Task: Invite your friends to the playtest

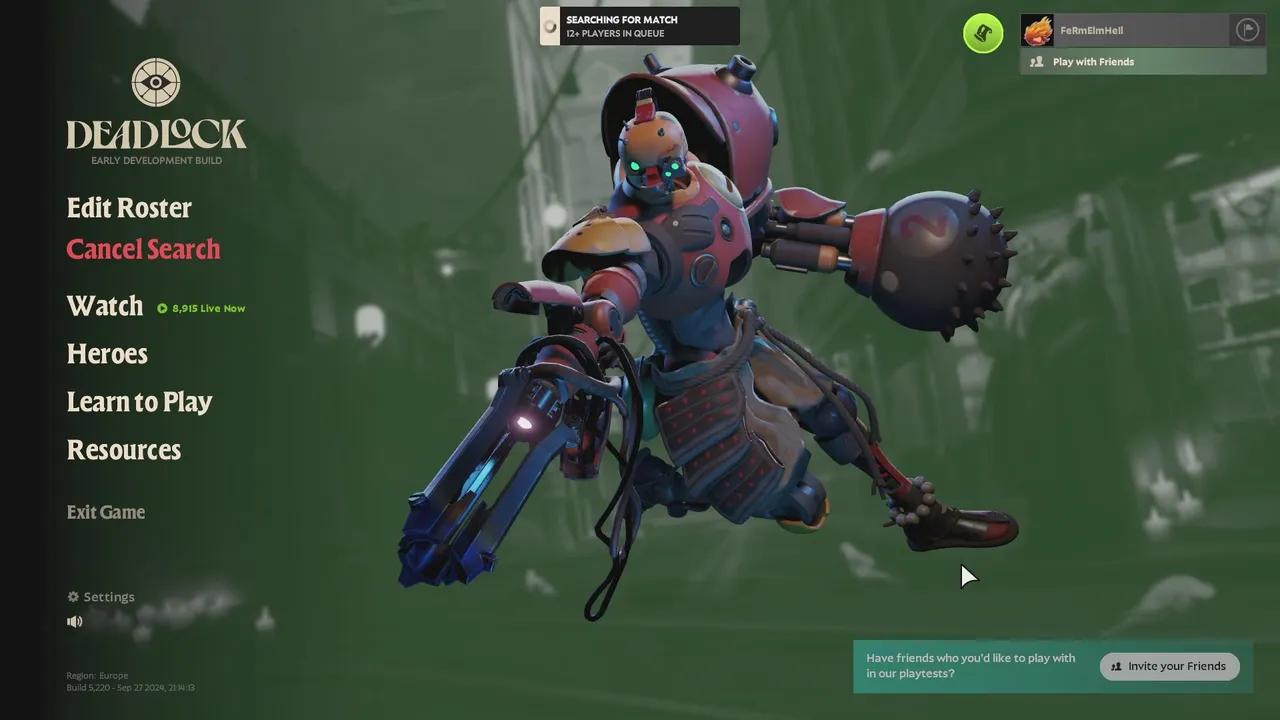Action: click(x=1169, y=666)
